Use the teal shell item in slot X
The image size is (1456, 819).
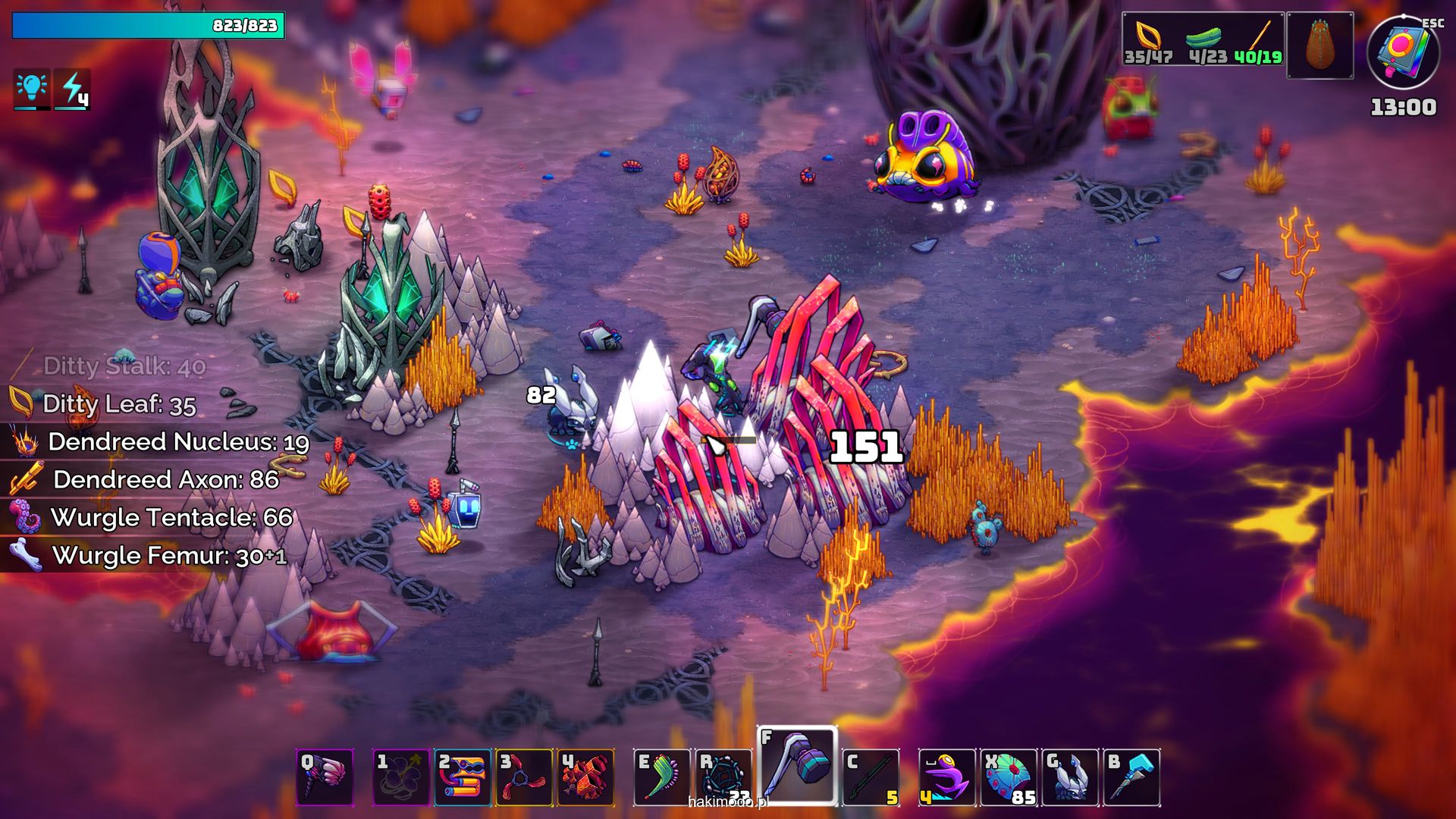[1009, 777]
